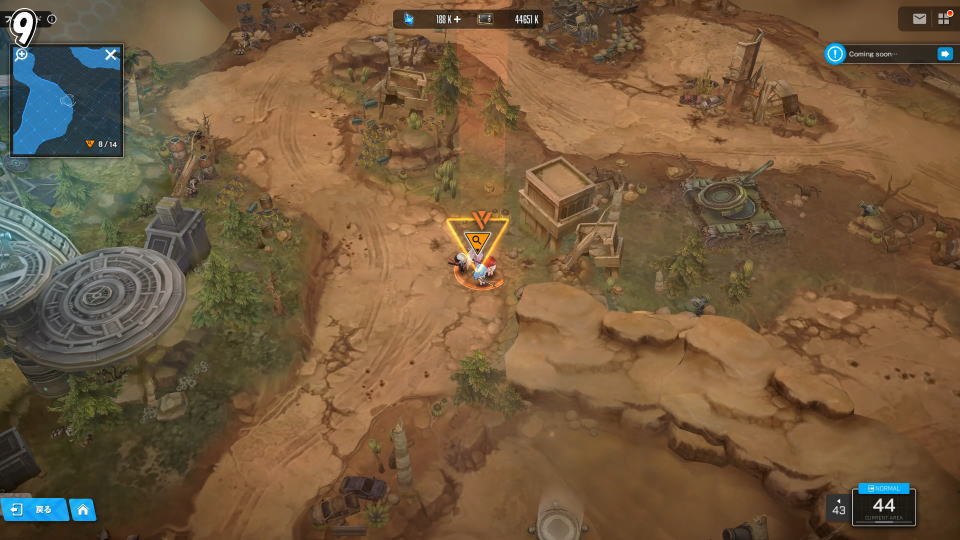Open the current area 44 Normal panel
The width and height of the screenshot is (960, 540).
pyautogui.click(x=884, y=504)
